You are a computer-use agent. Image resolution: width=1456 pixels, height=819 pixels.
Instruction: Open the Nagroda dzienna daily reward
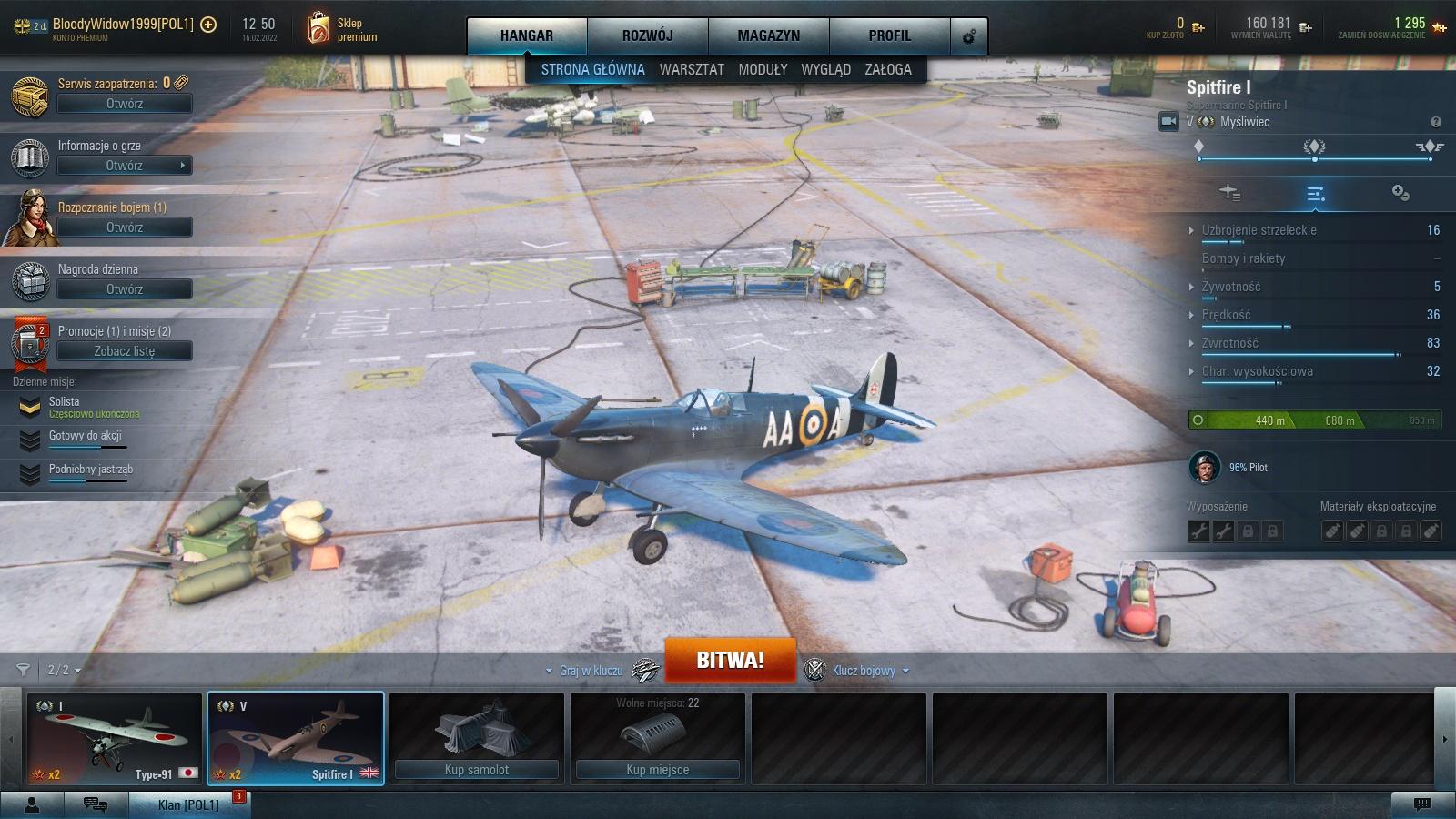[x=125, y=289]
